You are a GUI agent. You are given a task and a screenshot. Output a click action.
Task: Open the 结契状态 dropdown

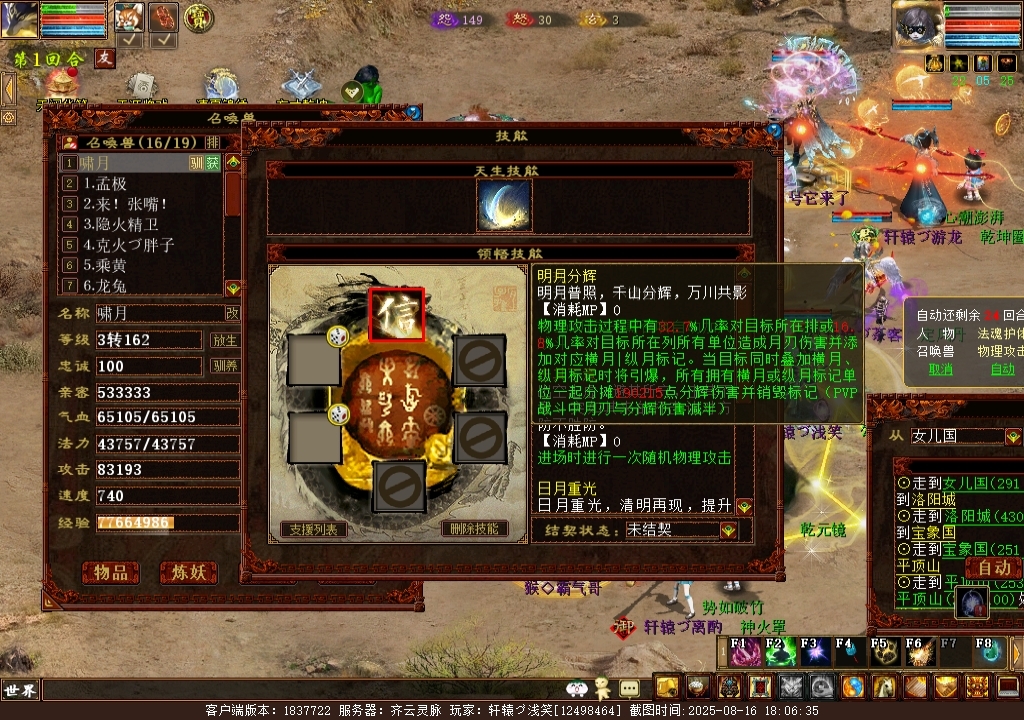728,530
